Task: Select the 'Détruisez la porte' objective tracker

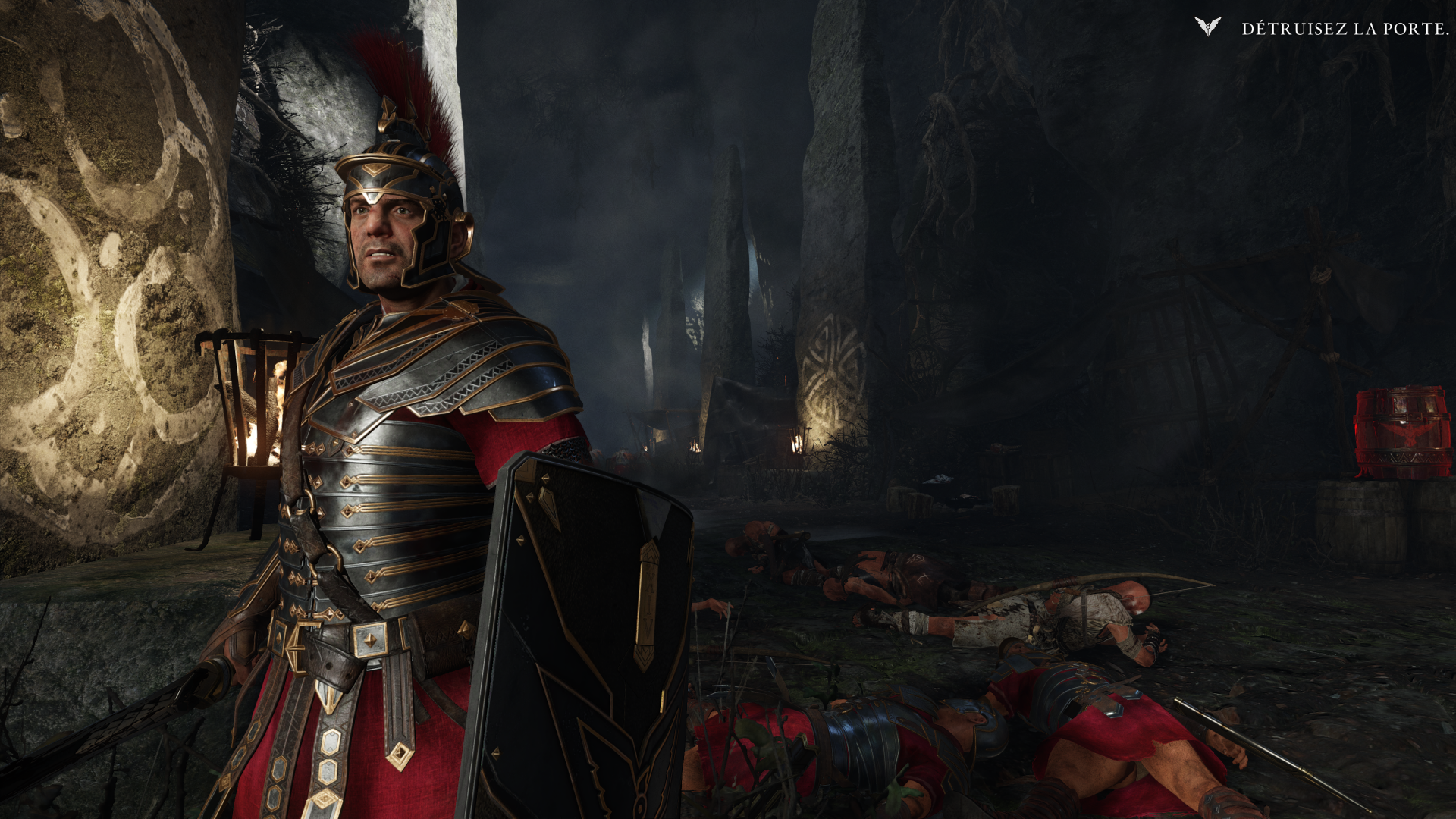Action: tap(1344, 29)
